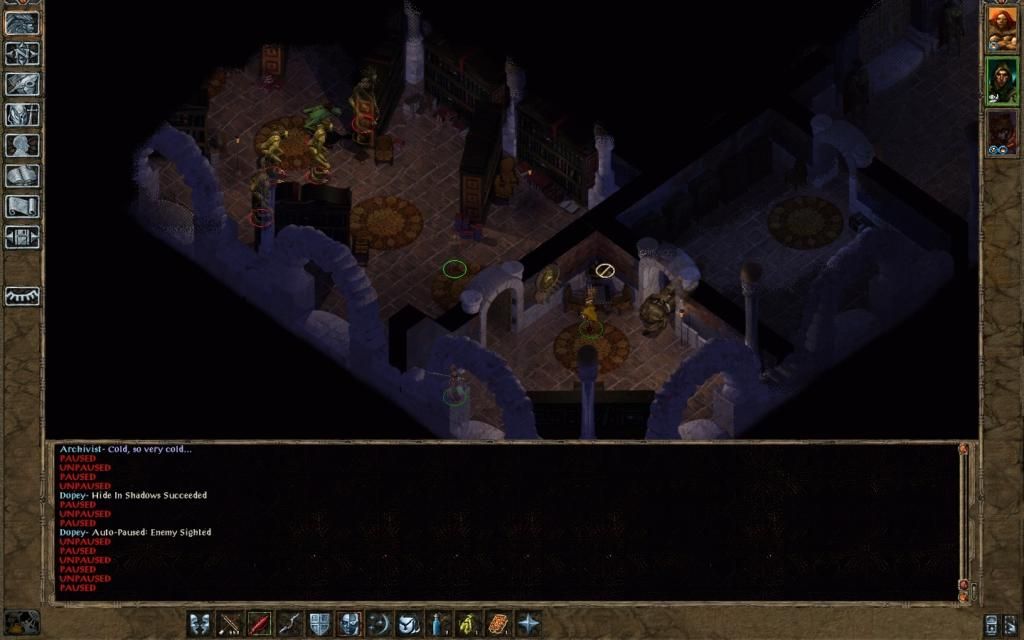Image resolution: width=1024 pixels, height=640 pixels.
Task: Activate the twin masks dialogue button
Action: (200, 624)
